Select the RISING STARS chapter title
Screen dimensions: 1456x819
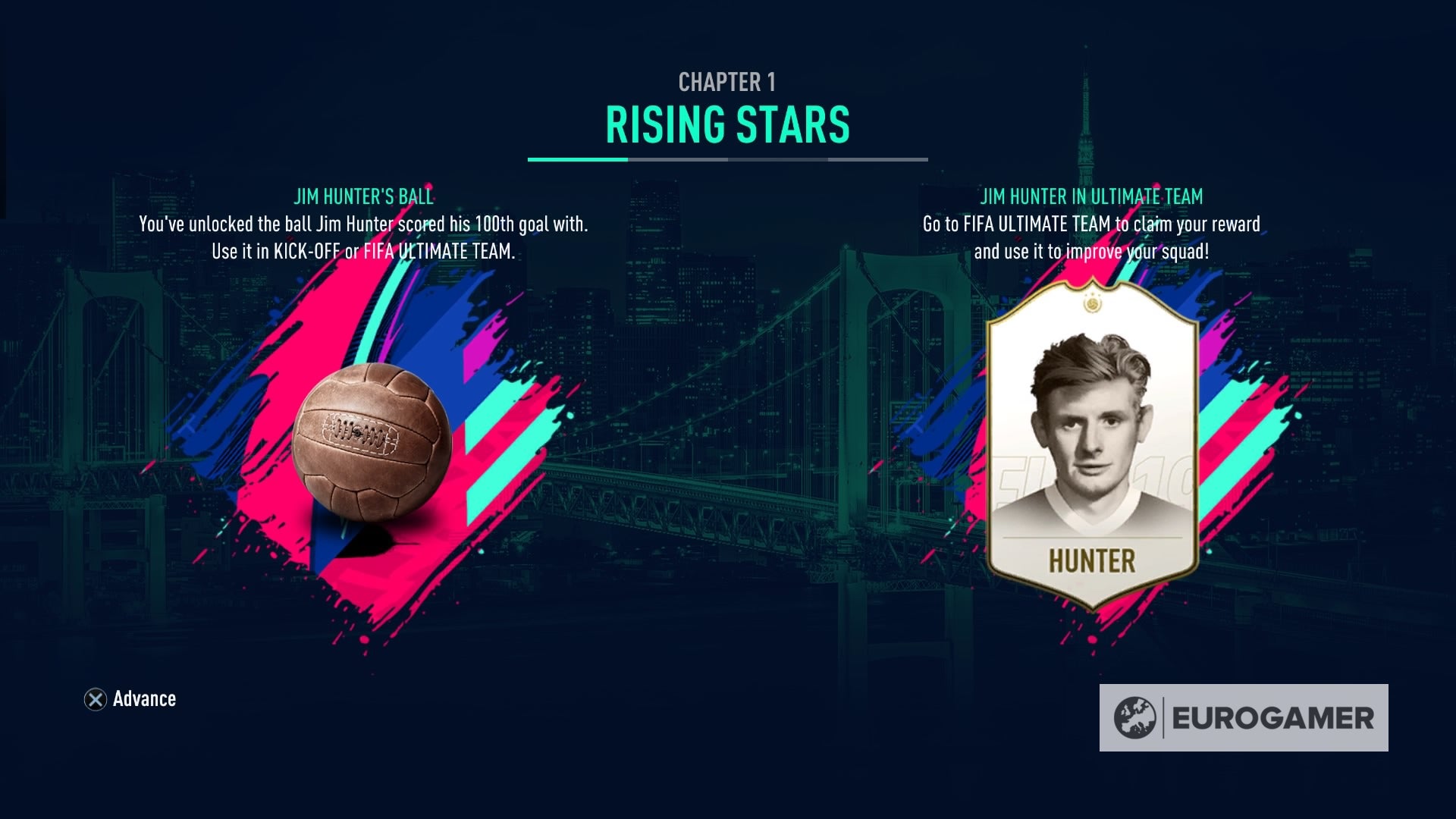click(727, 121)
